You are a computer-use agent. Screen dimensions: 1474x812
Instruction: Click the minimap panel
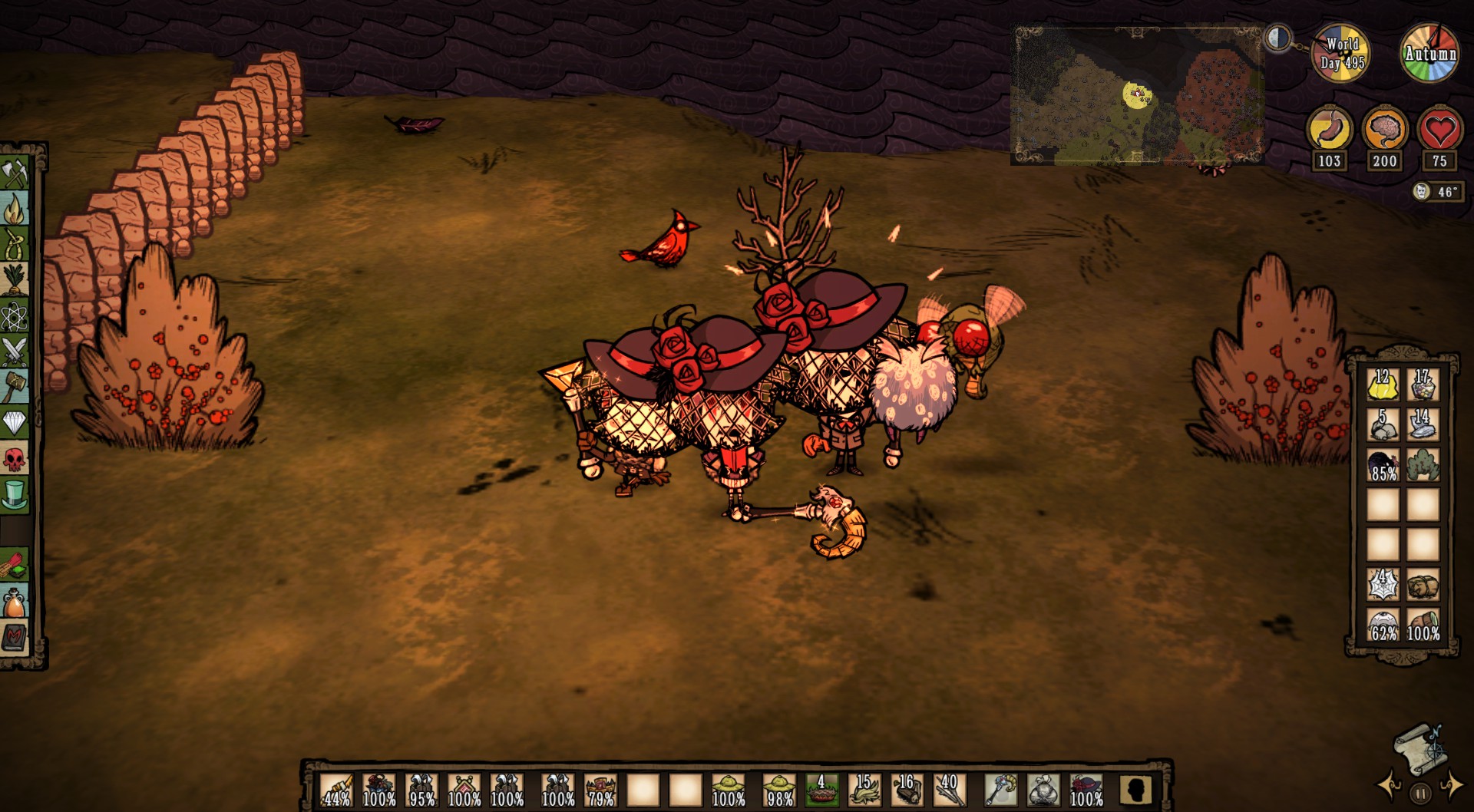(1138, 96)
